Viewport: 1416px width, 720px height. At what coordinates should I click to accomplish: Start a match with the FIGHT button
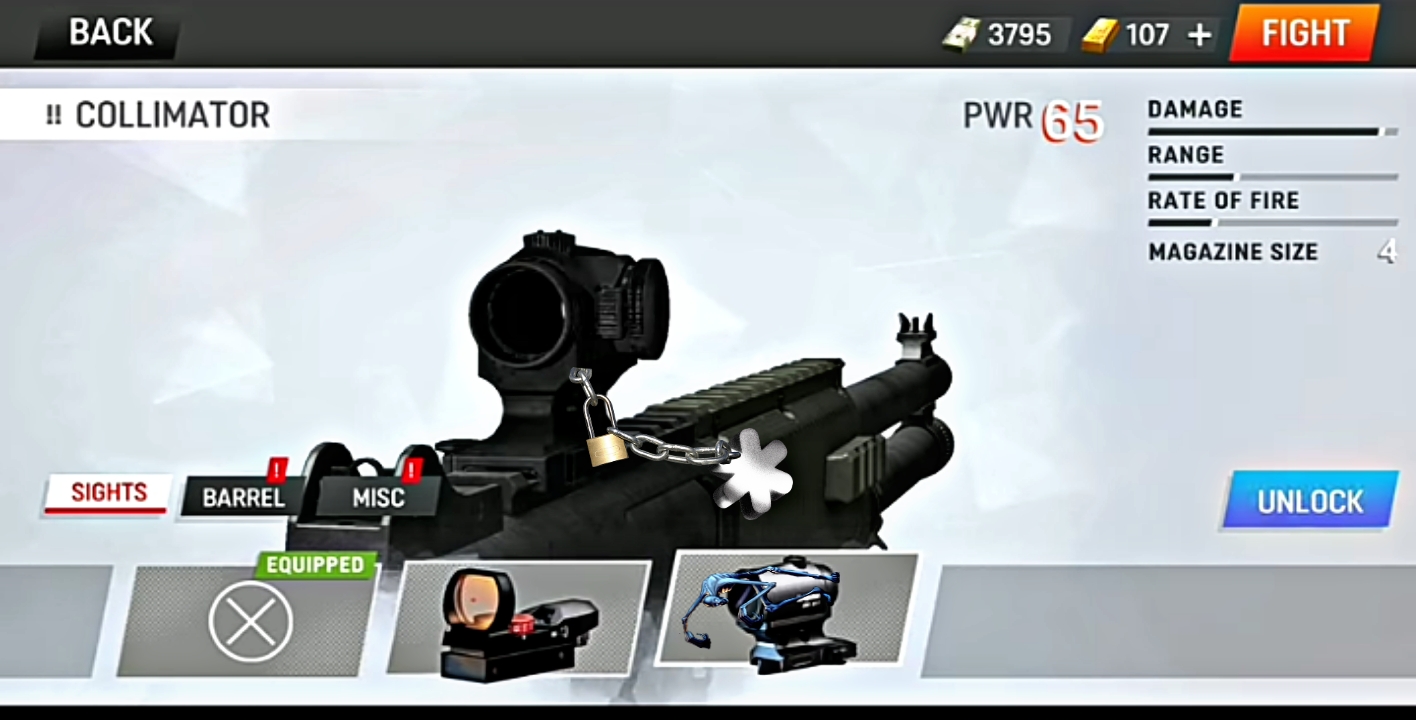(x=1305, y=33)
